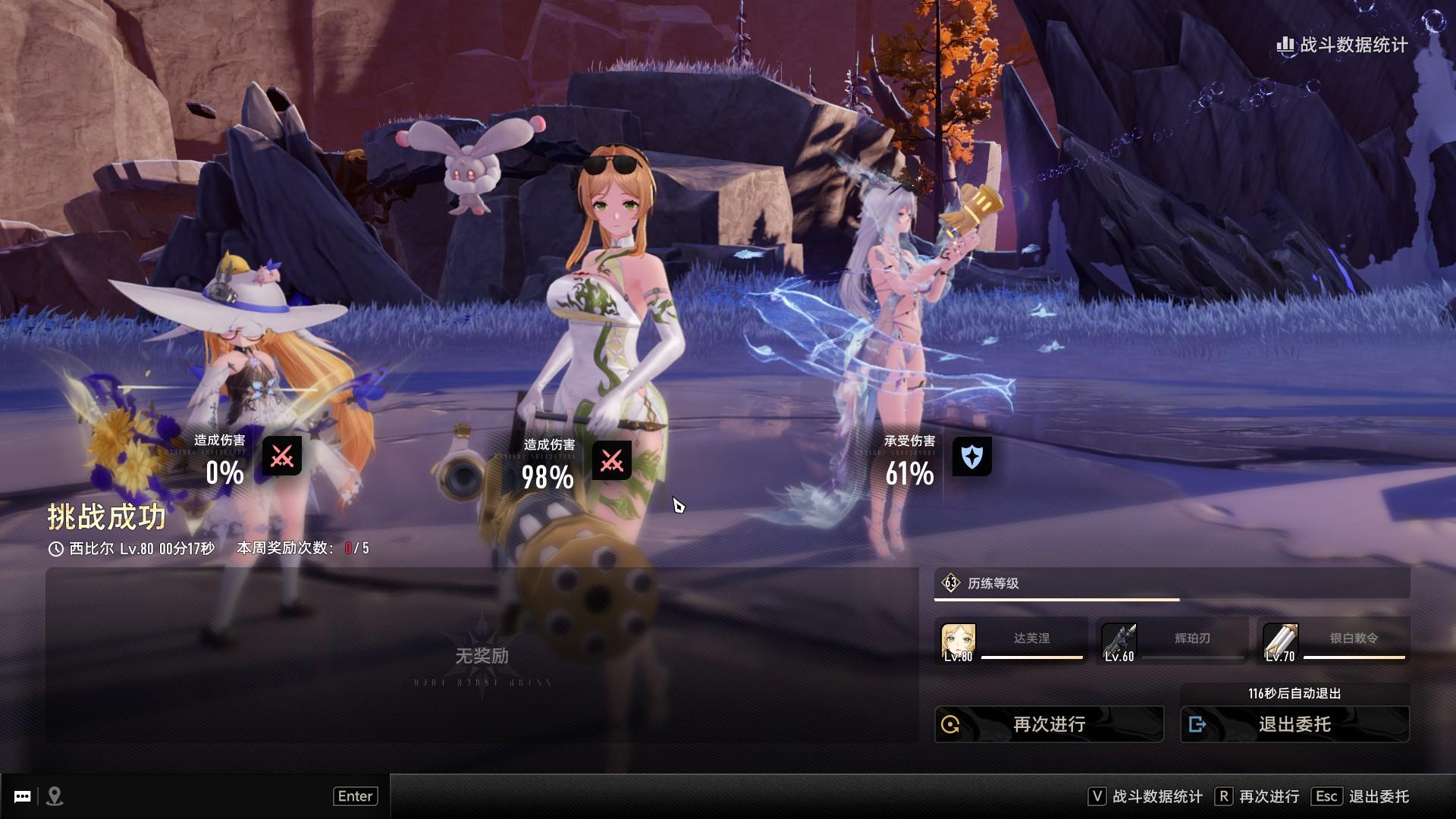The height and width of the screenshot is (819, 1456).
Task: Click the 再次进行 retry button
Action: tap(1049, 724)
